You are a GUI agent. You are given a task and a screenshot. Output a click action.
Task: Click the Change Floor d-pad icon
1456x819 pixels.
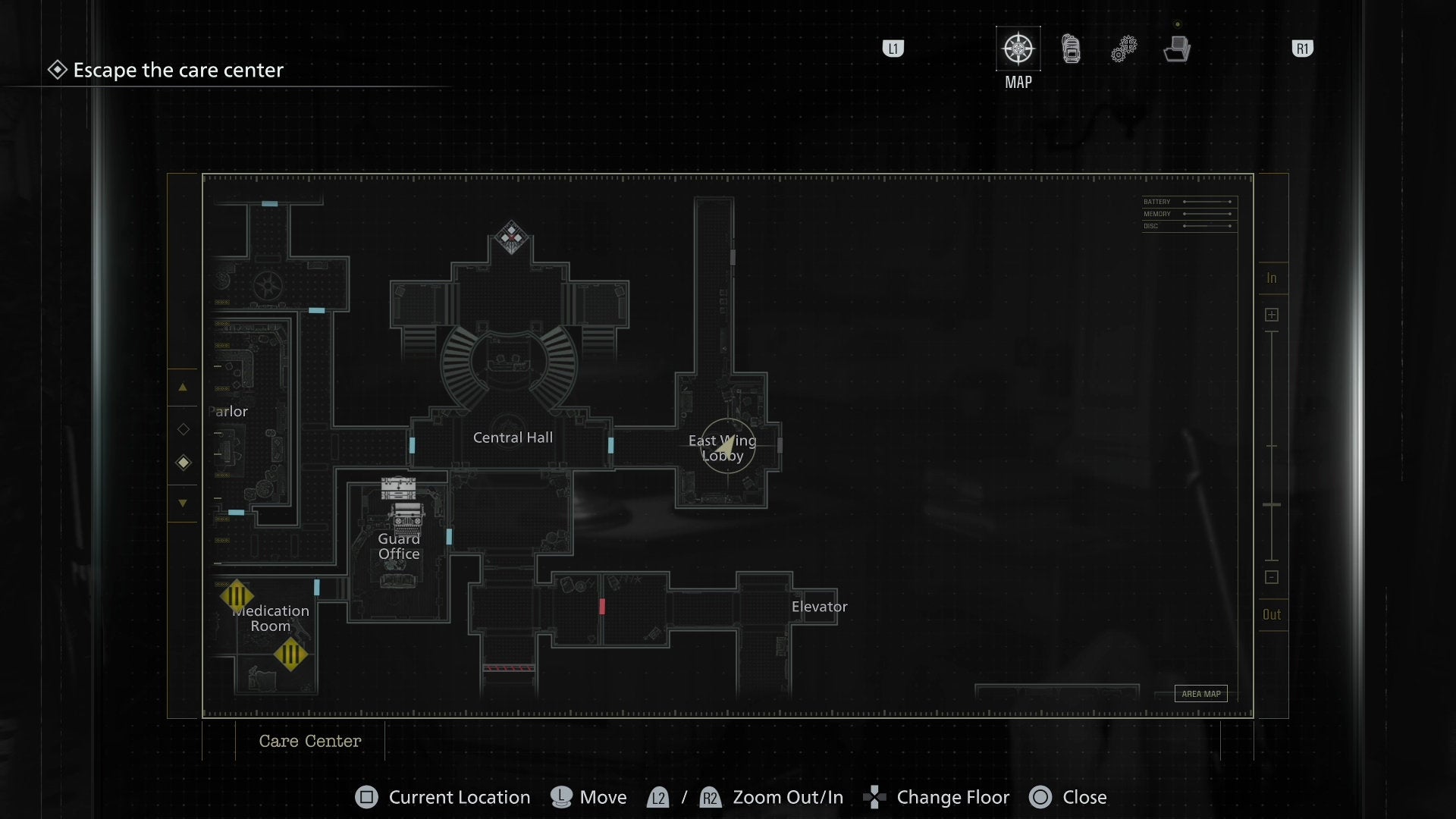point(876,797)
